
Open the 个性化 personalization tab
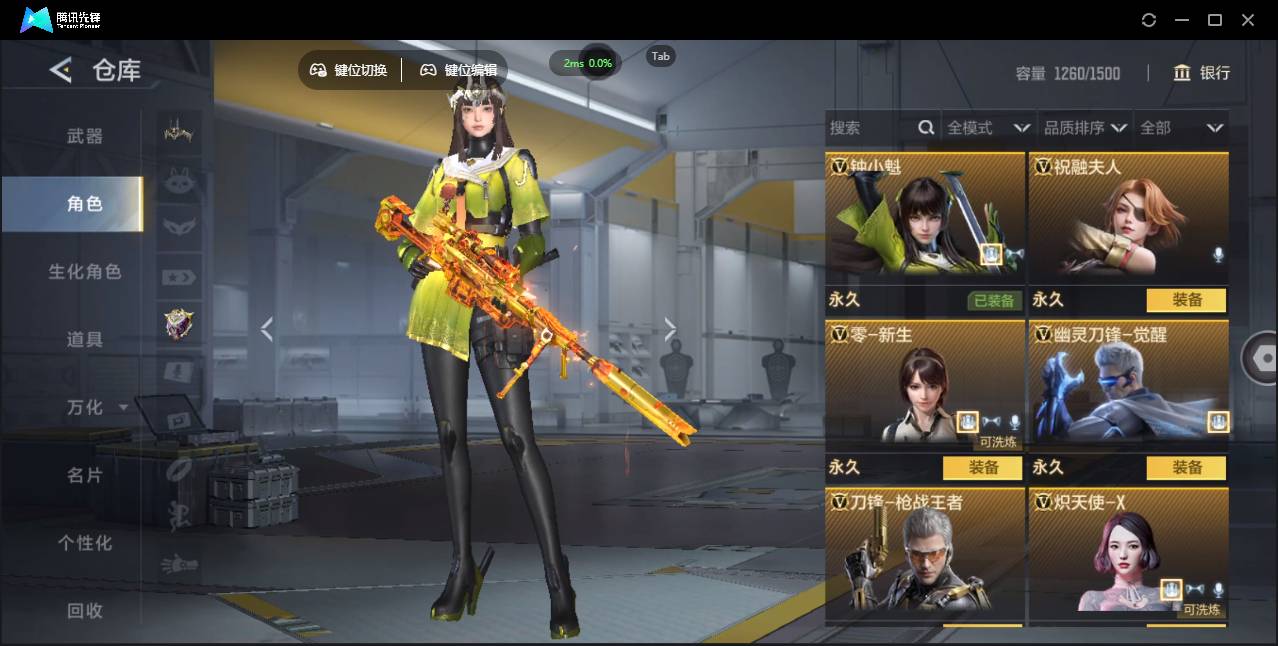pyautogui.click(x=85, y=543)
